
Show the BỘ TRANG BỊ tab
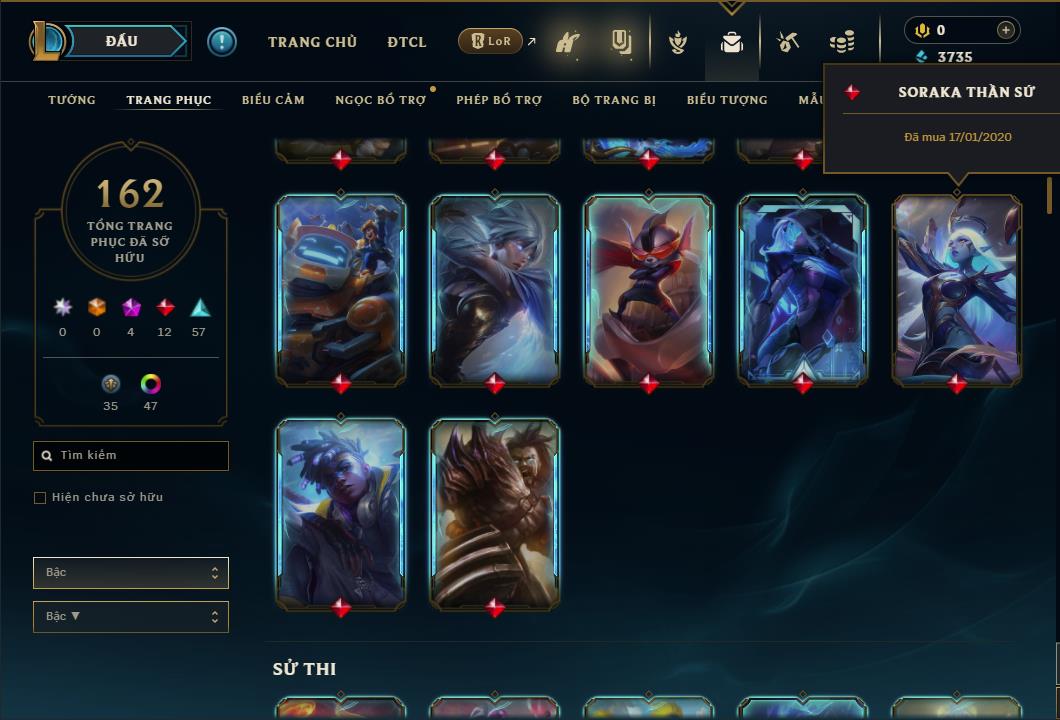tap(614, 100)
